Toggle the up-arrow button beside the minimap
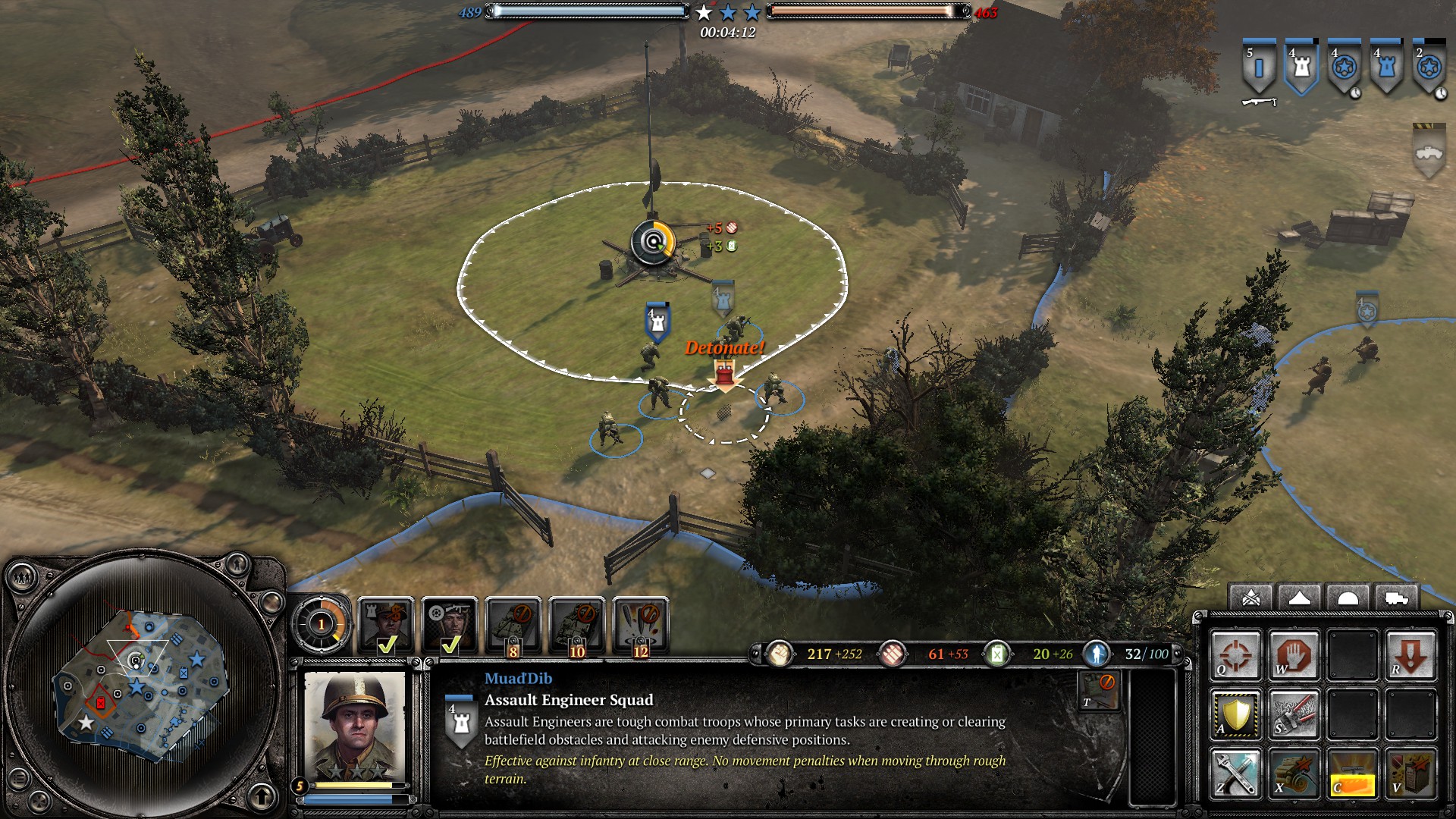 [x=262, y=796]
